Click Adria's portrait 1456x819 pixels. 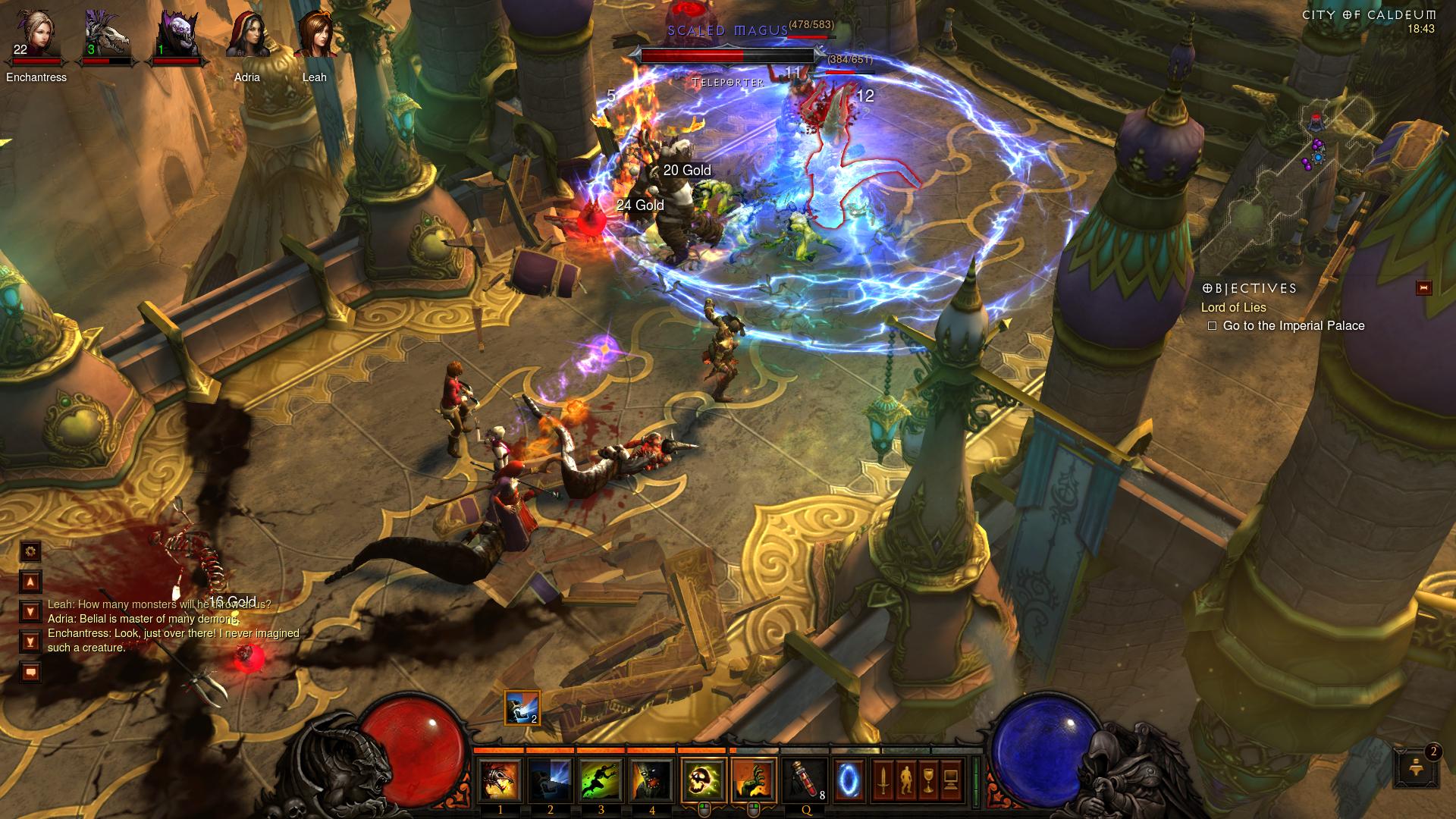(x=247, y=36)
